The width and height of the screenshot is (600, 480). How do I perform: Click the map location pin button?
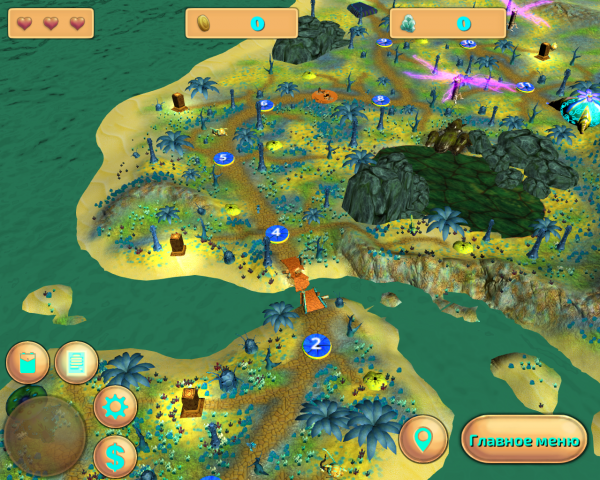click(423, 439)
